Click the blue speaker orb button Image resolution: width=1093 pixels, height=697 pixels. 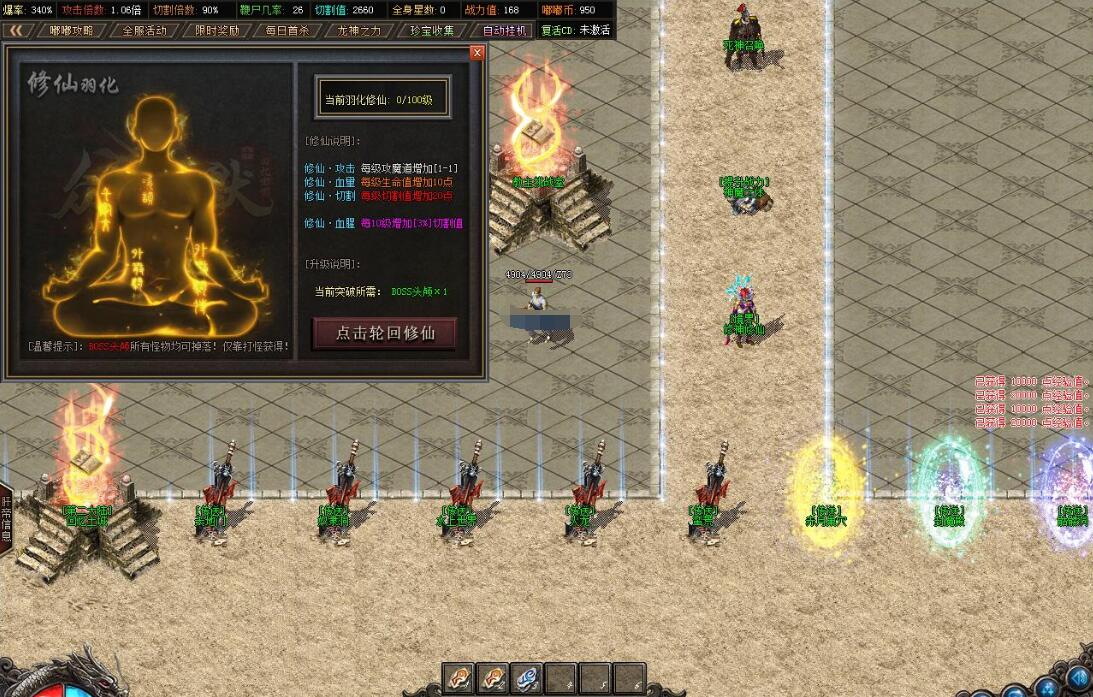[x=1076, y=680]
